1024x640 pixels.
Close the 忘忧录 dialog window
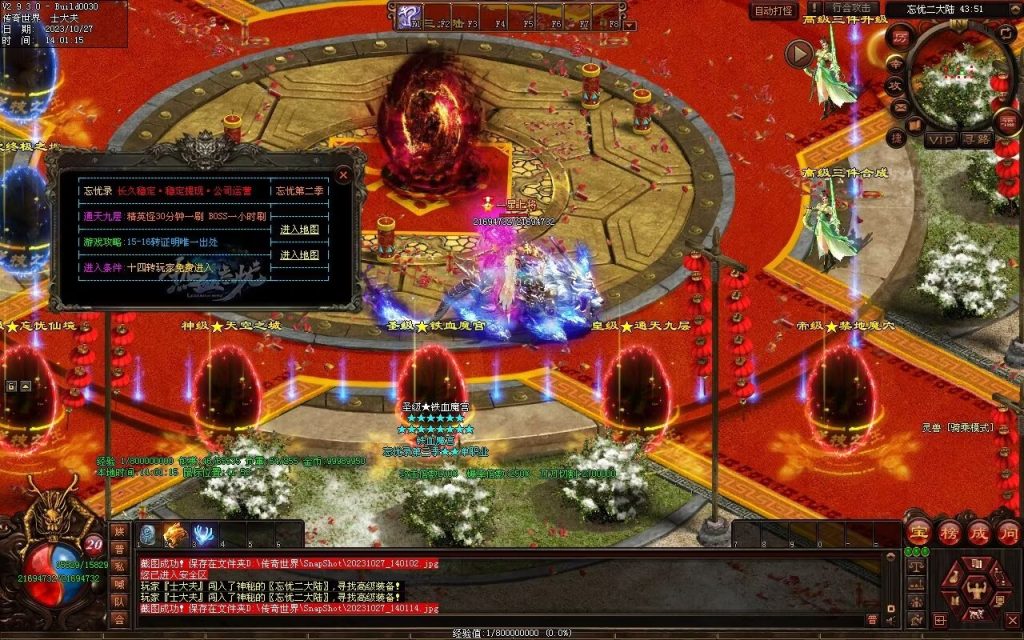click(x=344, y=176)
